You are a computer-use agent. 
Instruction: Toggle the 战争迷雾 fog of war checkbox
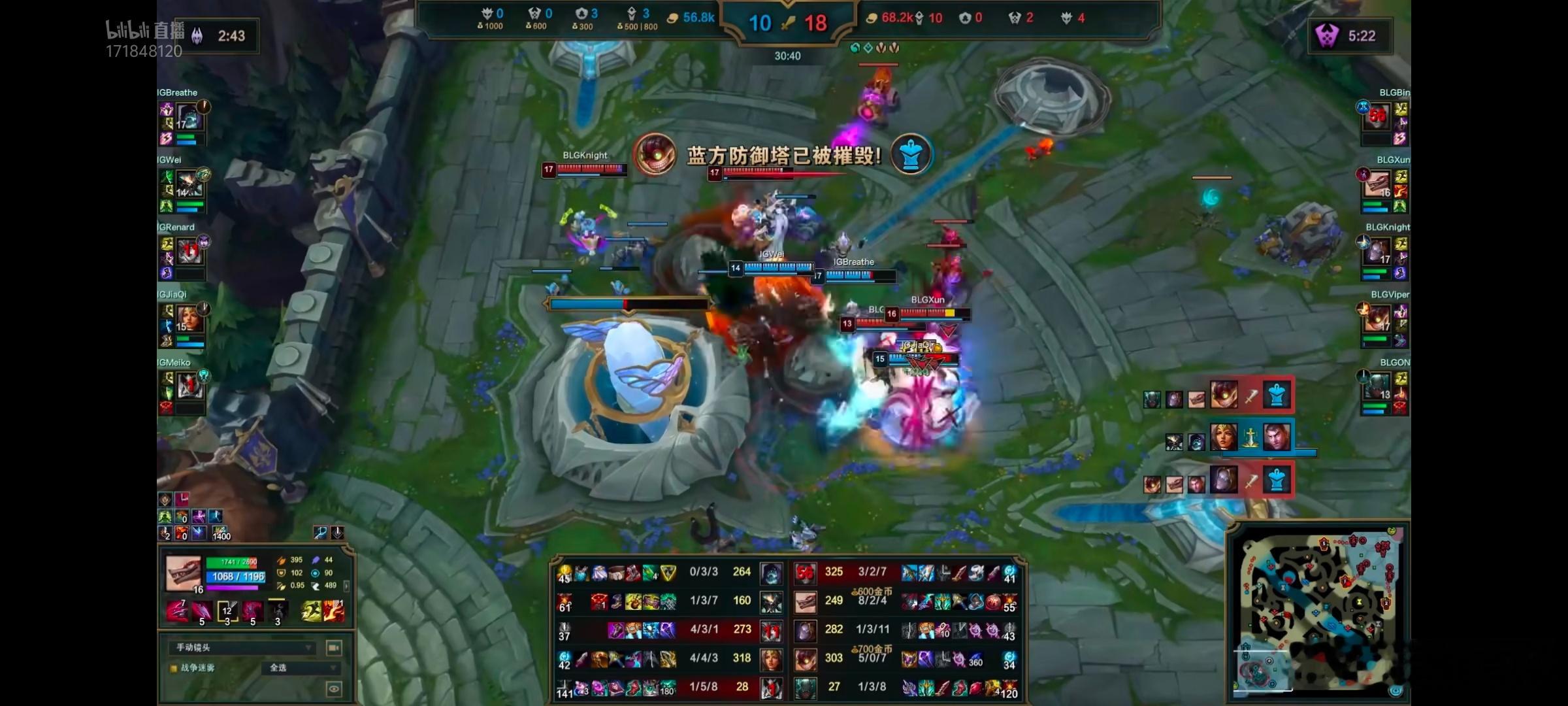click(172, 668)
